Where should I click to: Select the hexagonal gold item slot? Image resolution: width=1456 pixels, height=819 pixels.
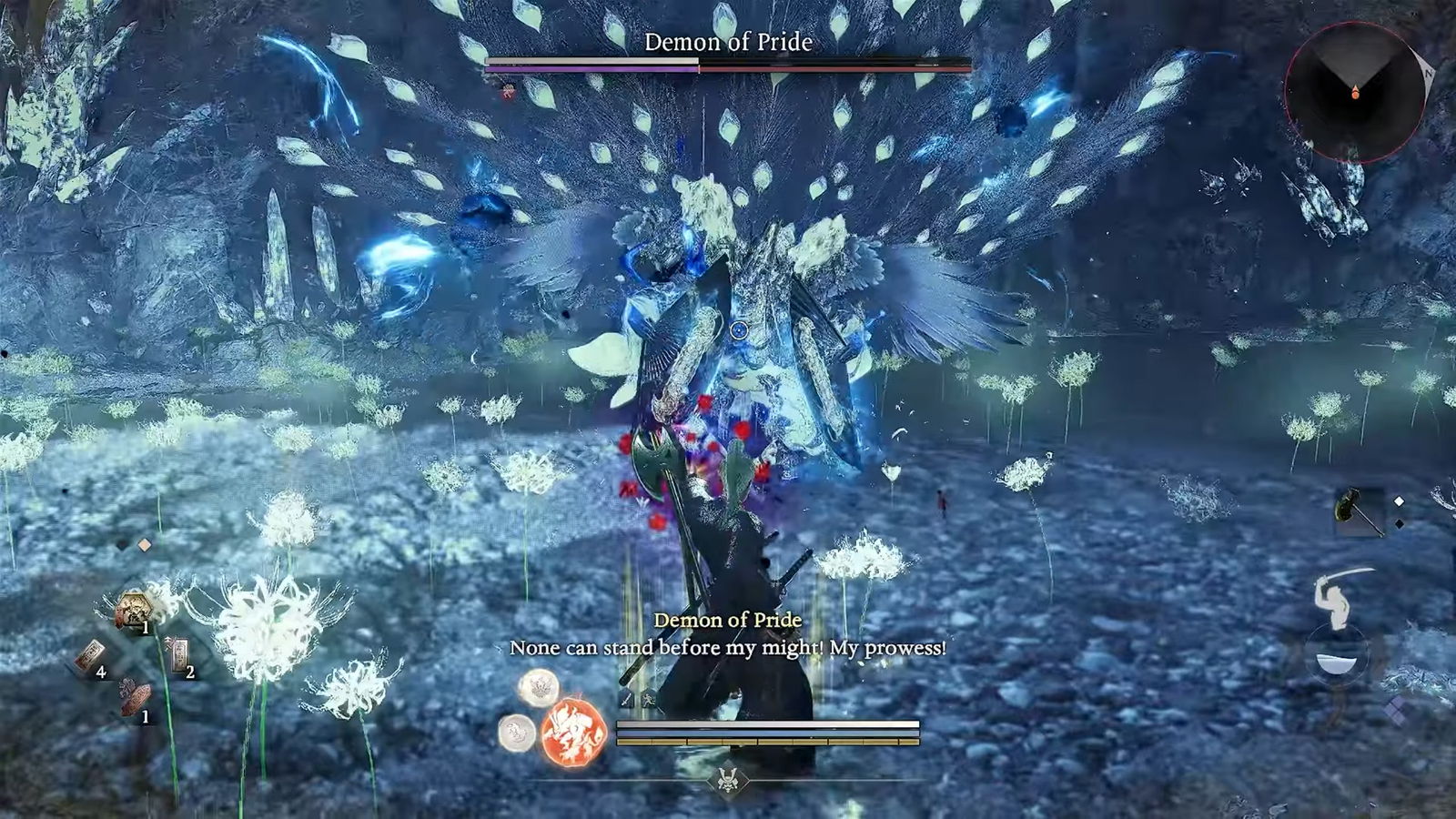(x=135, y=607)
